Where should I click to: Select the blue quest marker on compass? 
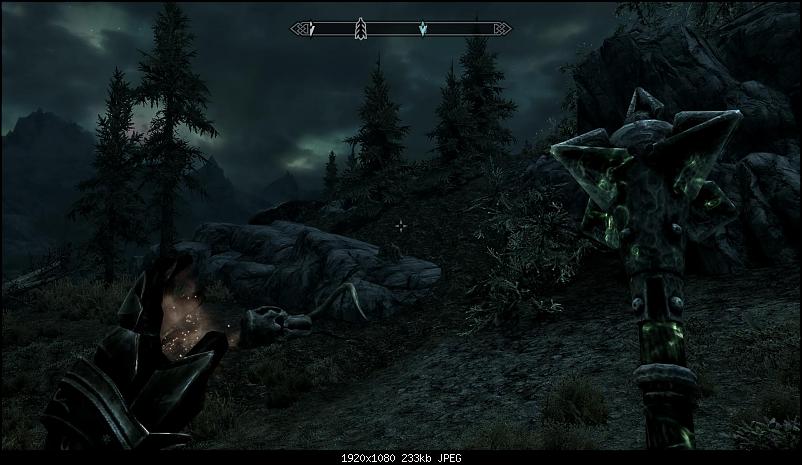[423, 30]
